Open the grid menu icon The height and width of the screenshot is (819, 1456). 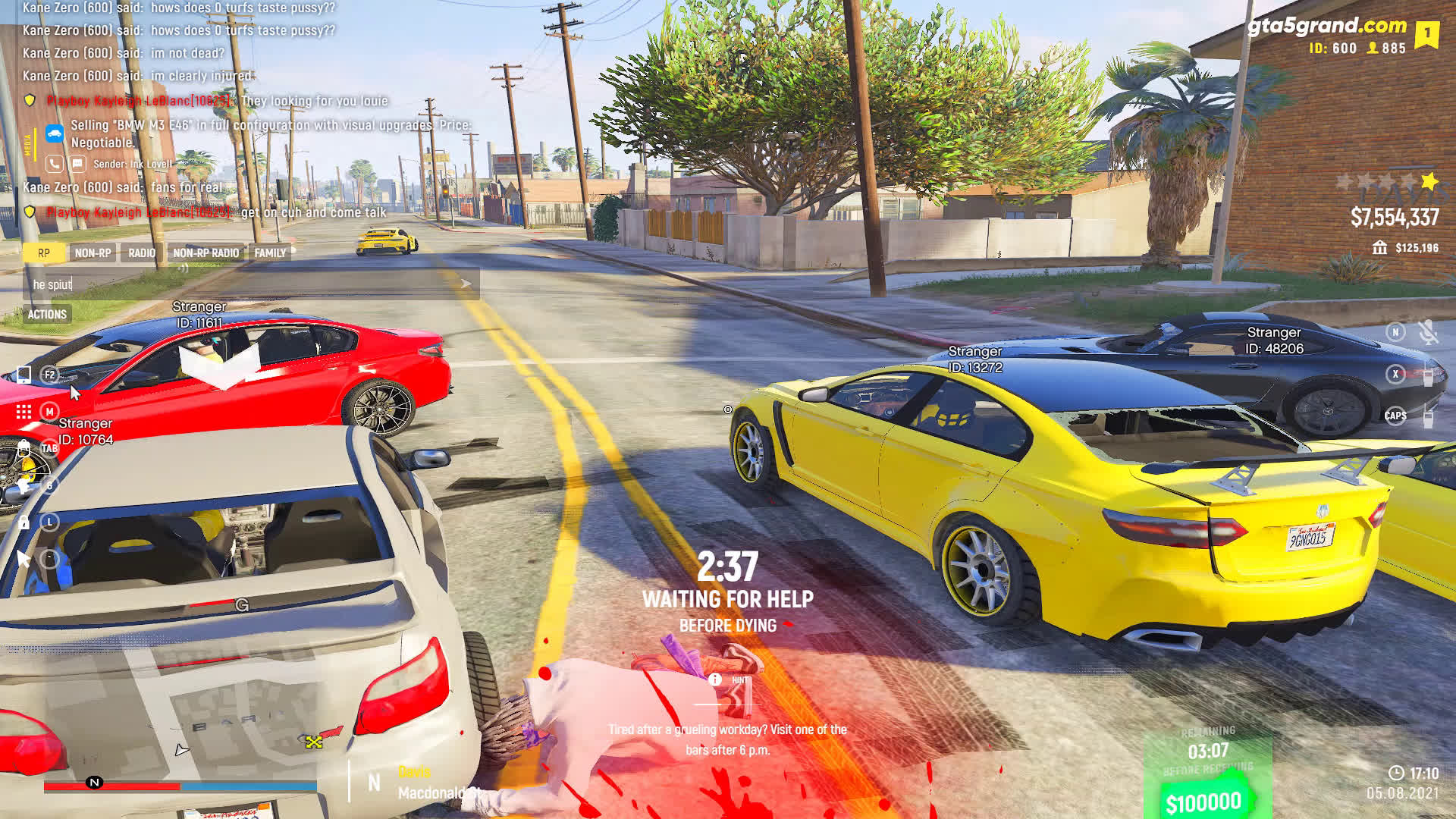click(x=24, y=412)
